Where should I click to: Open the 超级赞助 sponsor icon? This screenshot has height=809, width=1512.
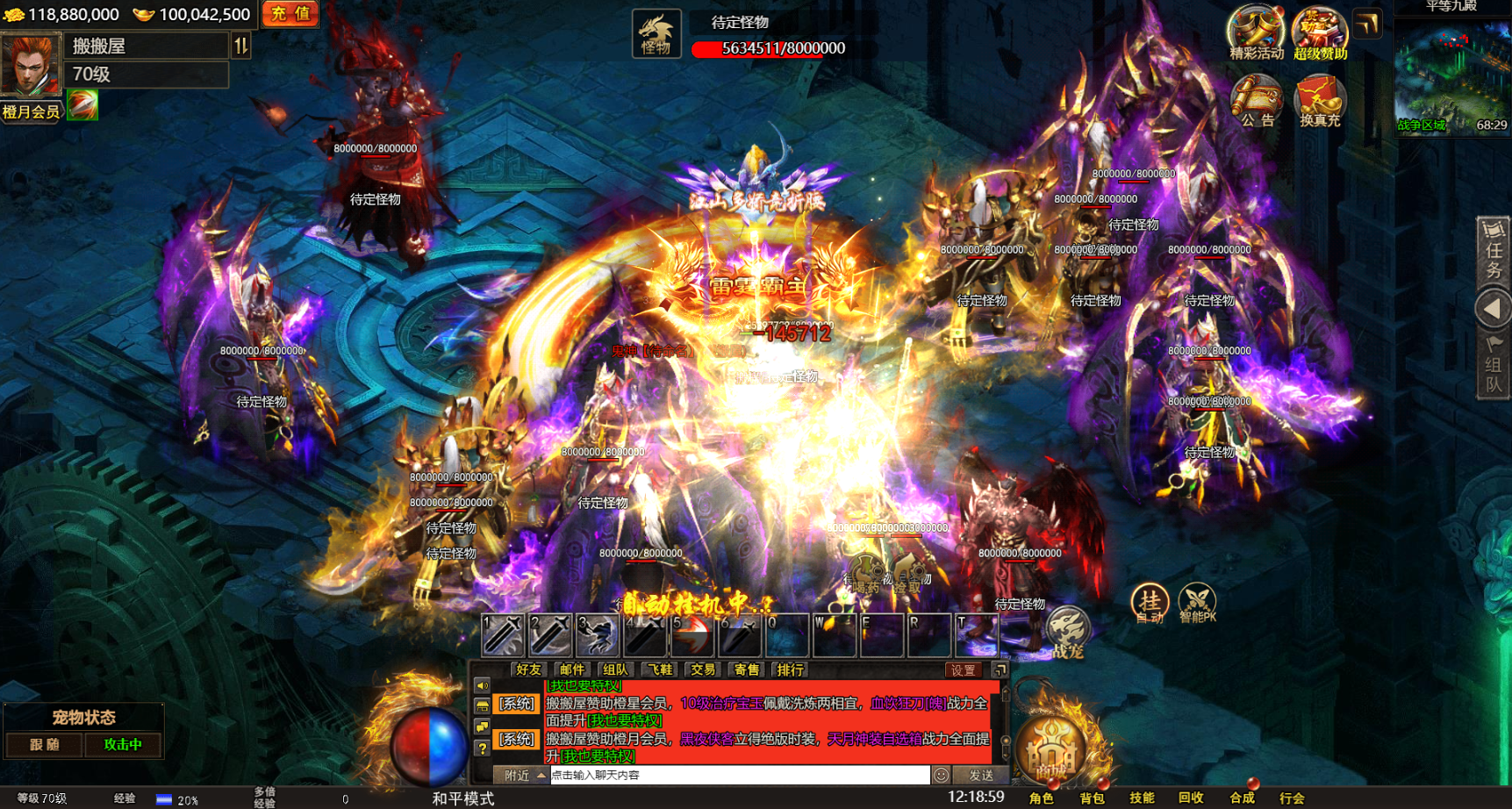tap(1319, 33)
